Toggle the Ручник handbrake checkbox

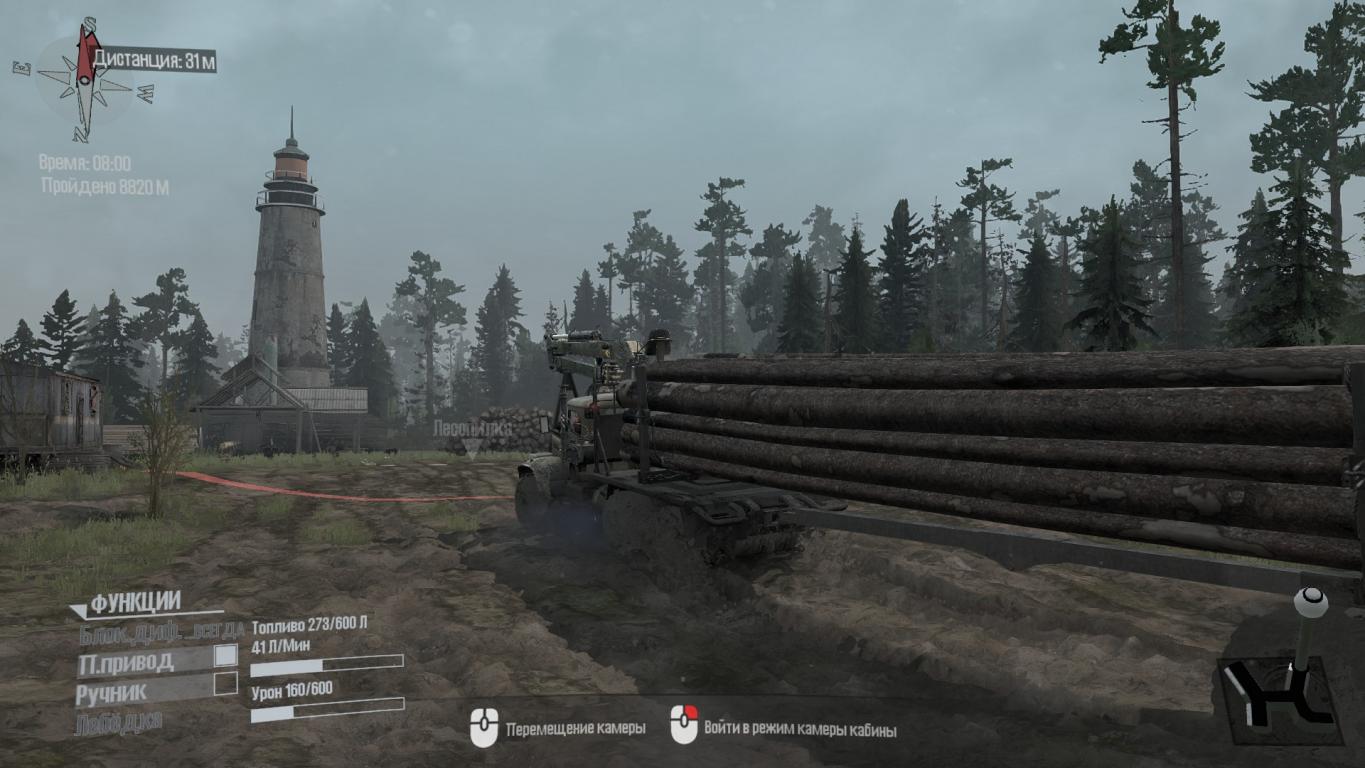tap(226, 684)
